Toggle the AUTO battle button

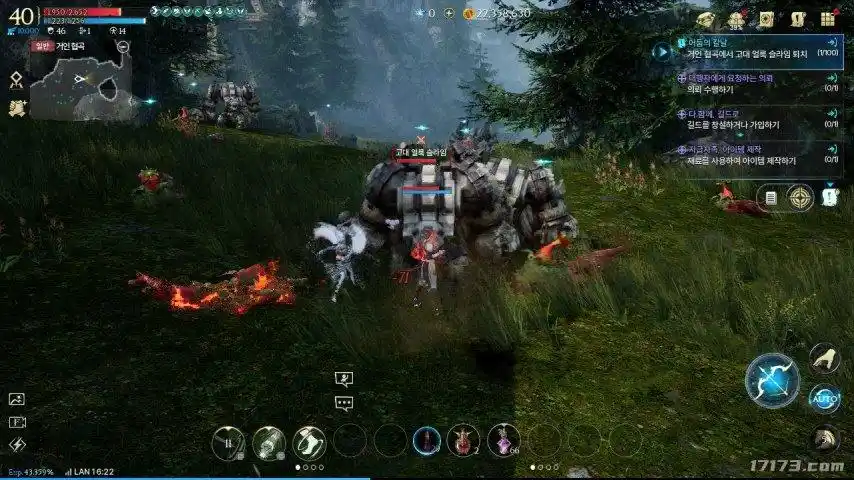point(824,398)
